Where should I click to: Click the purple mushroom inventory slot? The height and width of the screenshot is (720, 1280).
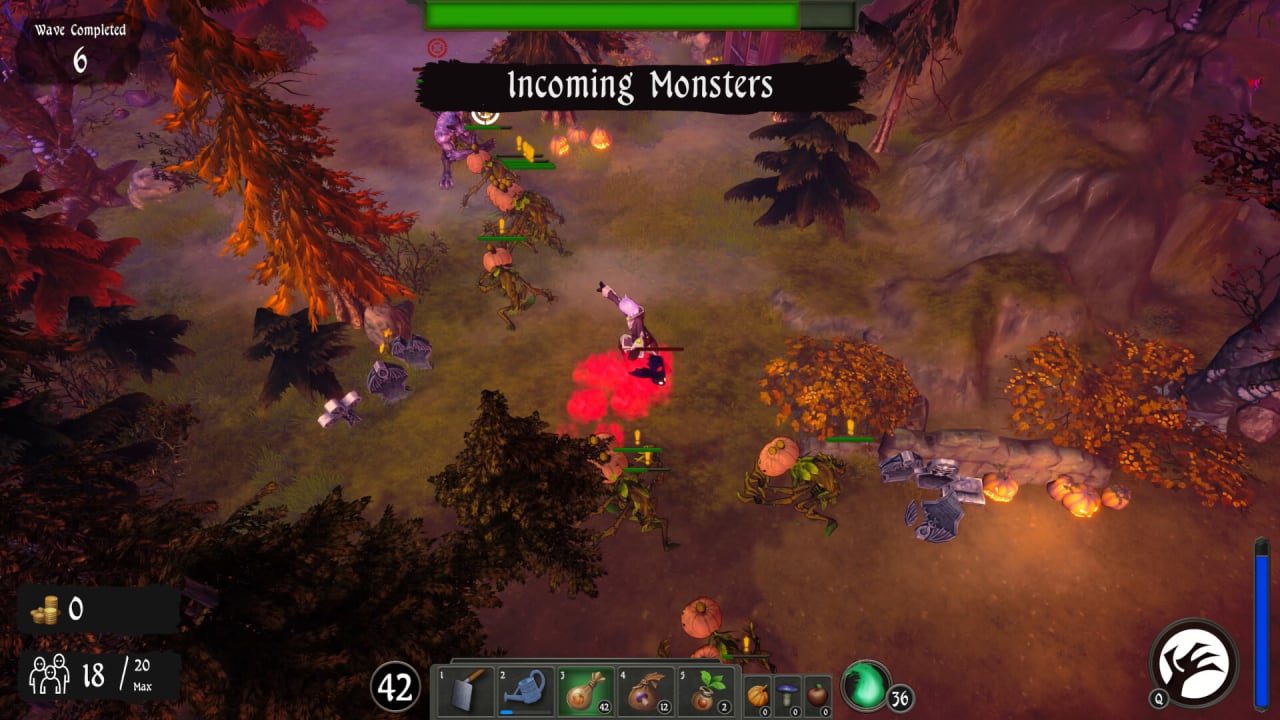[x=788, y=694]
